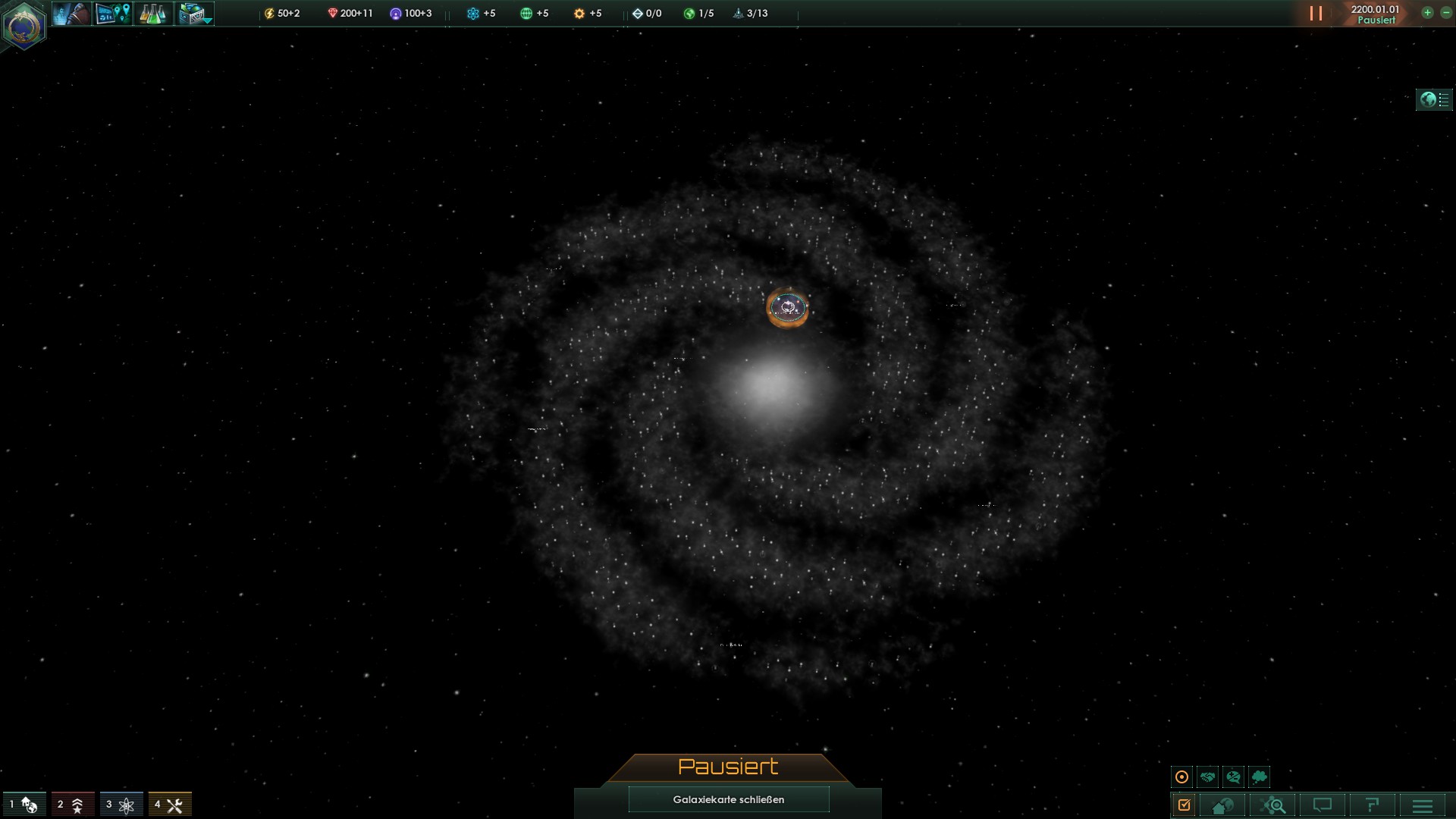This screenshot has width=1456, height=819.
Task: Open the chat speech bubble button
Action: click(x=1323, y=805)
